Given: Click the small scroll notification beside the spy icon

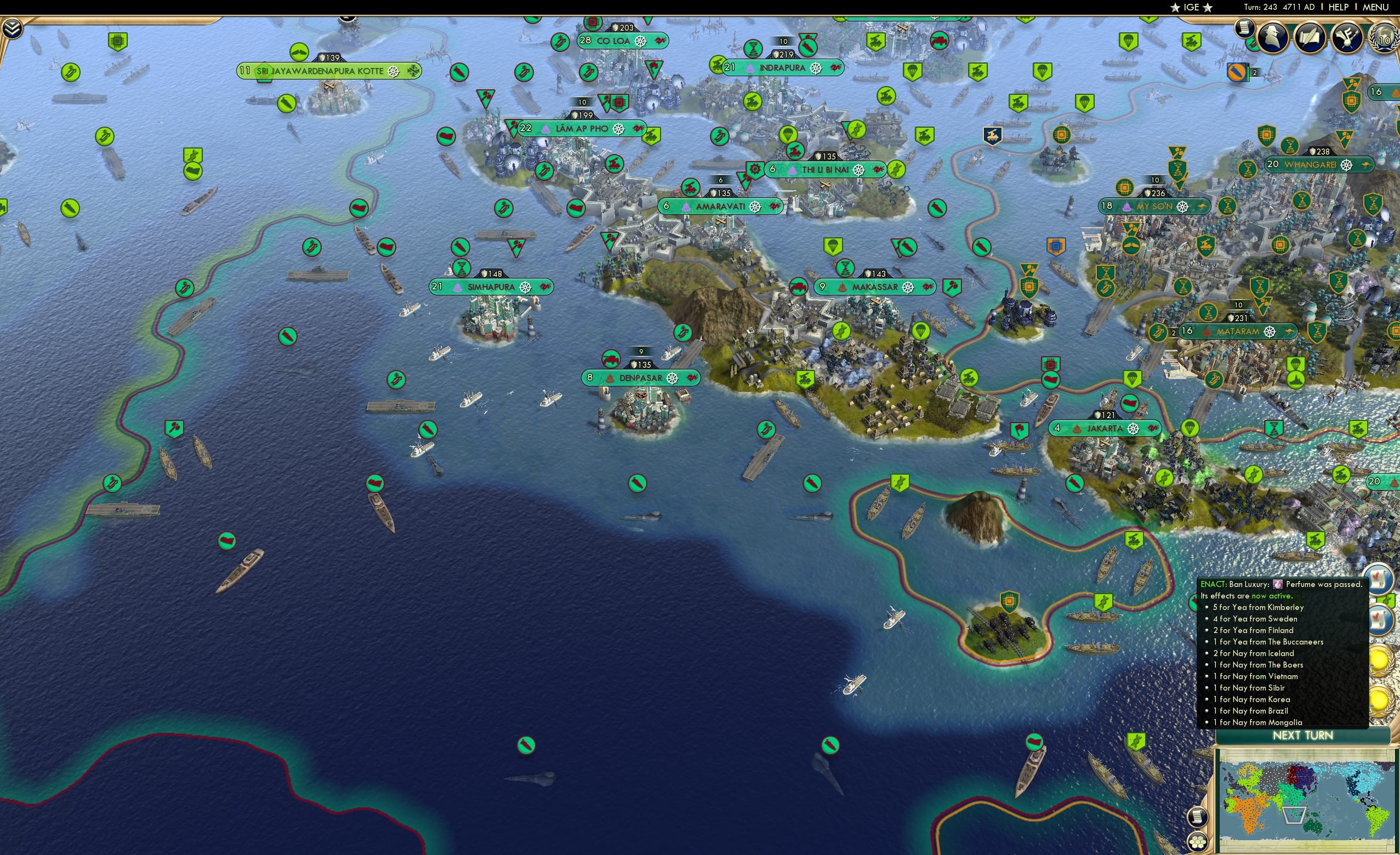Looking at the screenshot, I should click(1244, 29).
